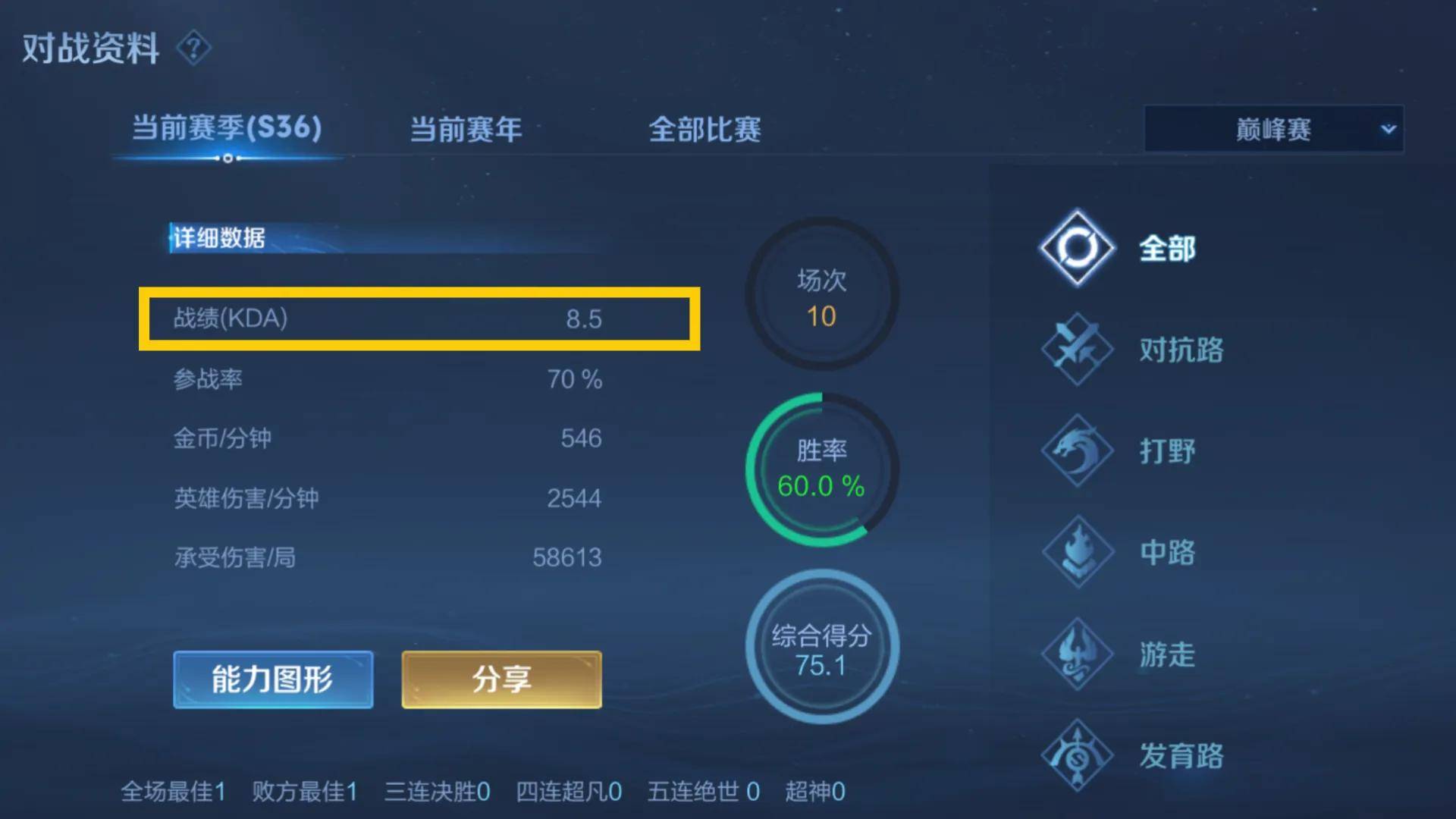Choose the 游走 (Roaming) role icon
Screen dimensions: 1456x819
[1076, 654]
